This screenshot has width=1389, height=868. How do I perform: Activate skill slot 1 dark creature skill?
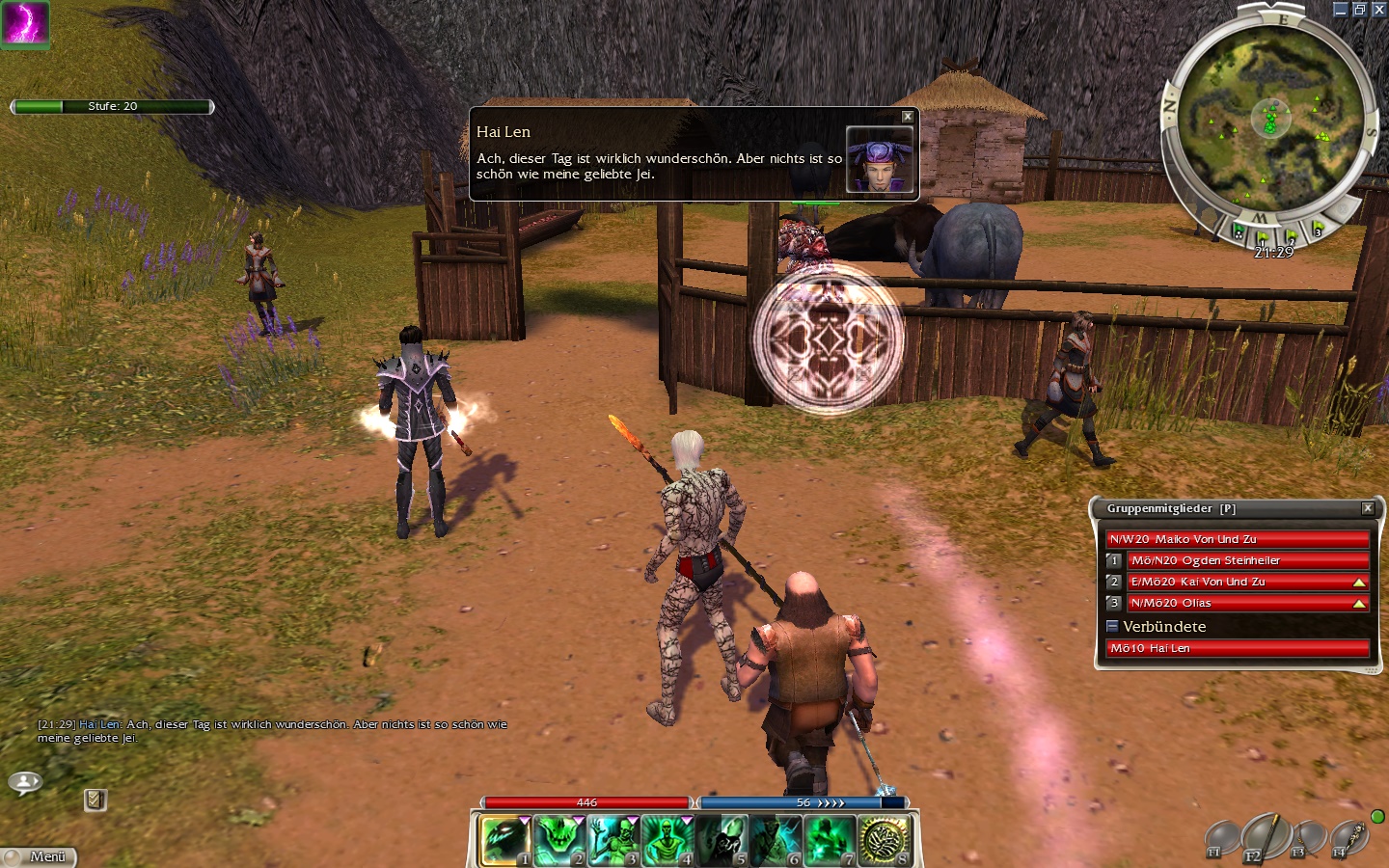click(505, 840)
